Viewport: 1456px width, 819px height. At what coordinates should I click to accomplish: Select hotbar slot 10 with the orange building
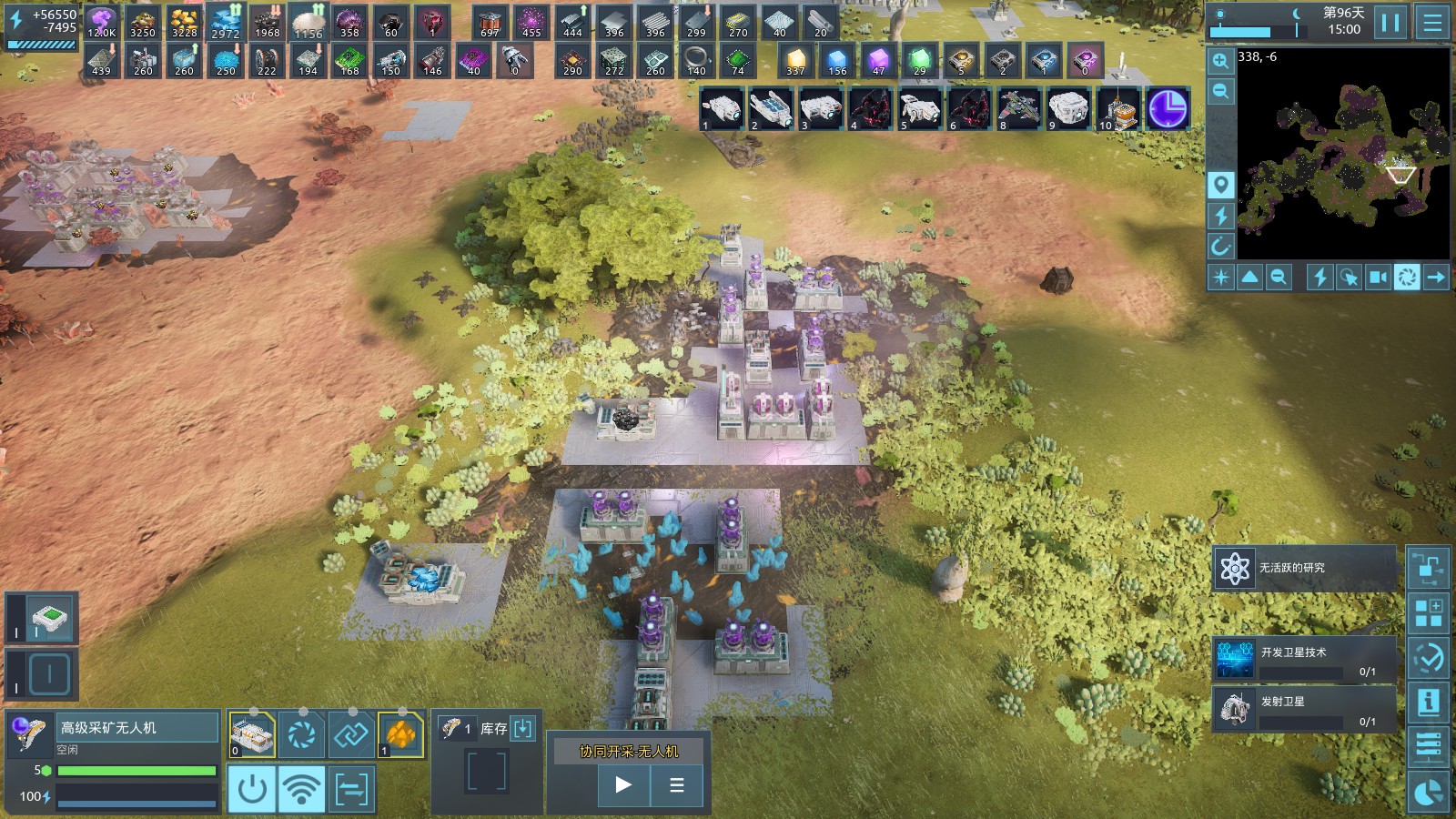pyautogui.click(x=1118, y=109)
